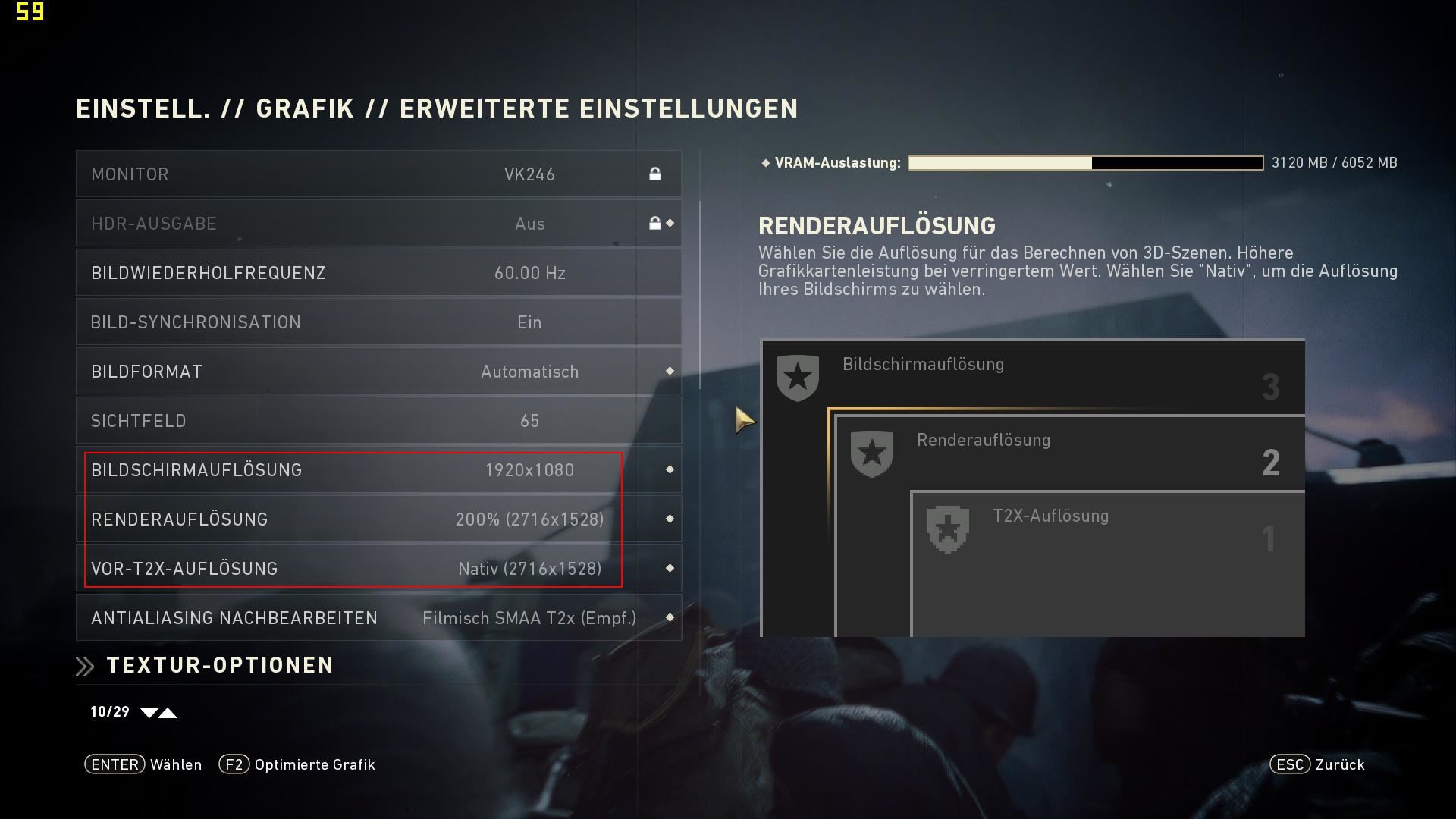Disable ANTIALIASING NACHBEARBEITEN
The height and width of the screenshot is (819, 1456).
coord(377,617)
